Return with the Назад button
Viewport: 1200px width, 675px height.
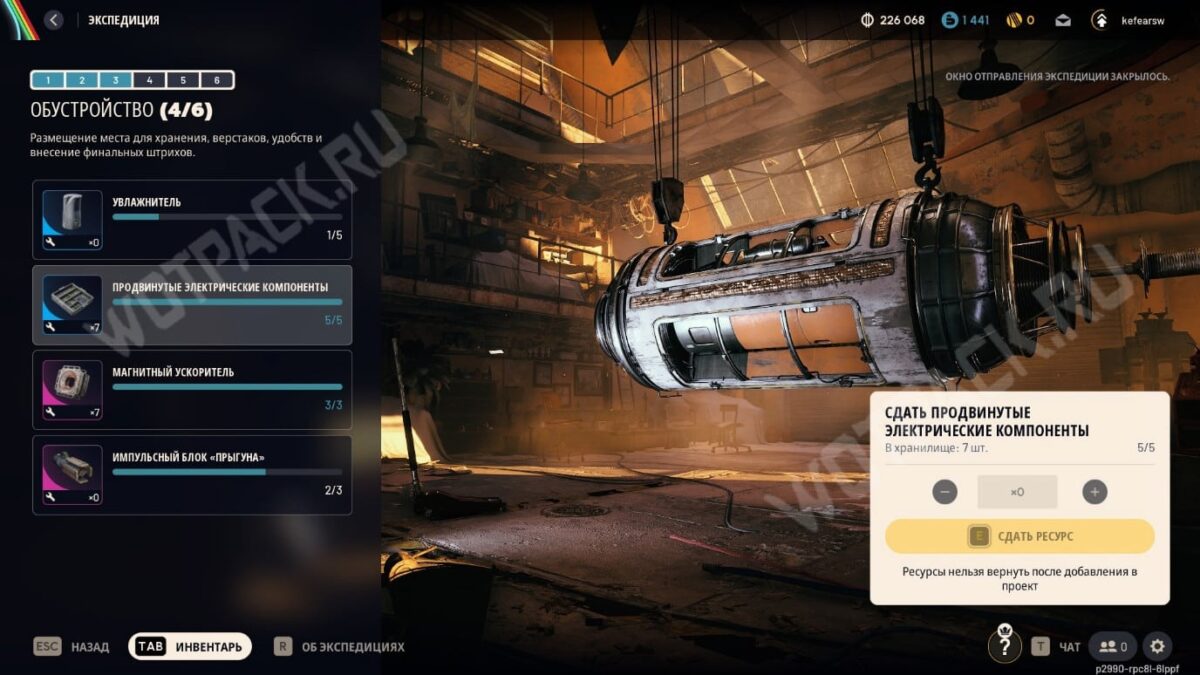(71, 647)
